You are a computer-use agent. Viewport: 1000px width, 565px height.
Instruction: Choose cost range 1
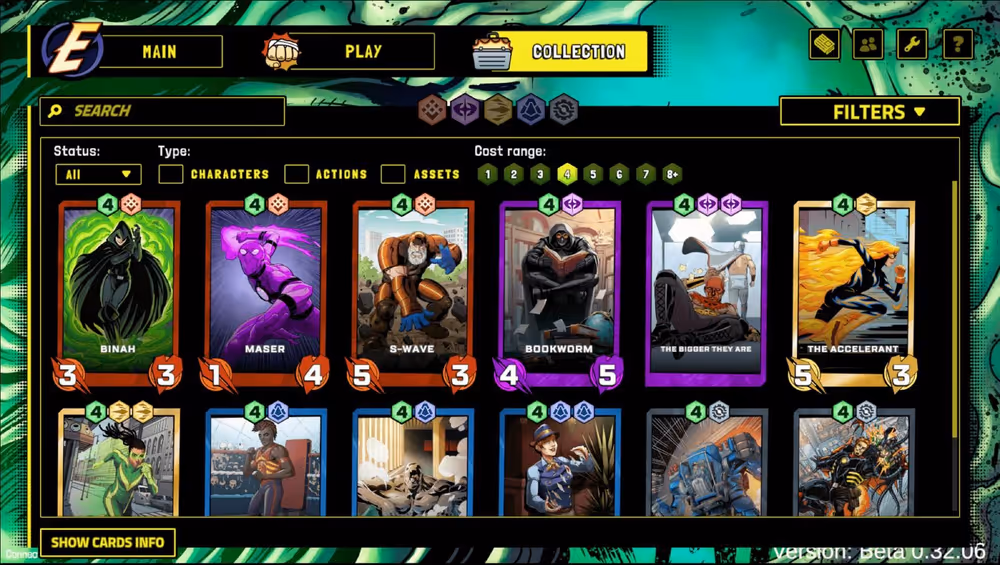pyautogui.click(x=487, y=174)
